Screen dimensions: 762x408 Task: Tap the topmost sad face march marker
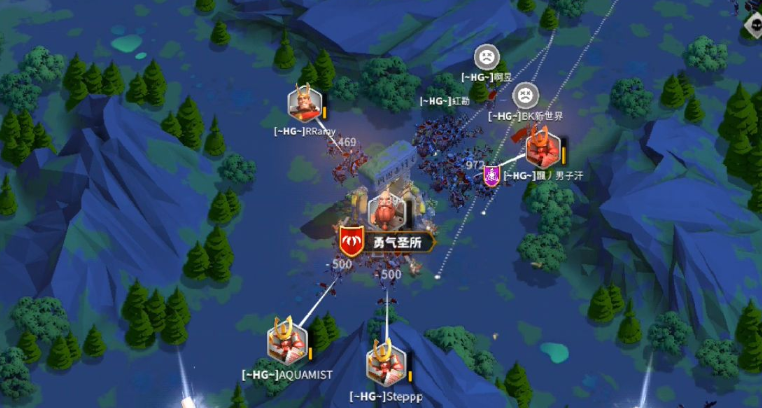486,57
